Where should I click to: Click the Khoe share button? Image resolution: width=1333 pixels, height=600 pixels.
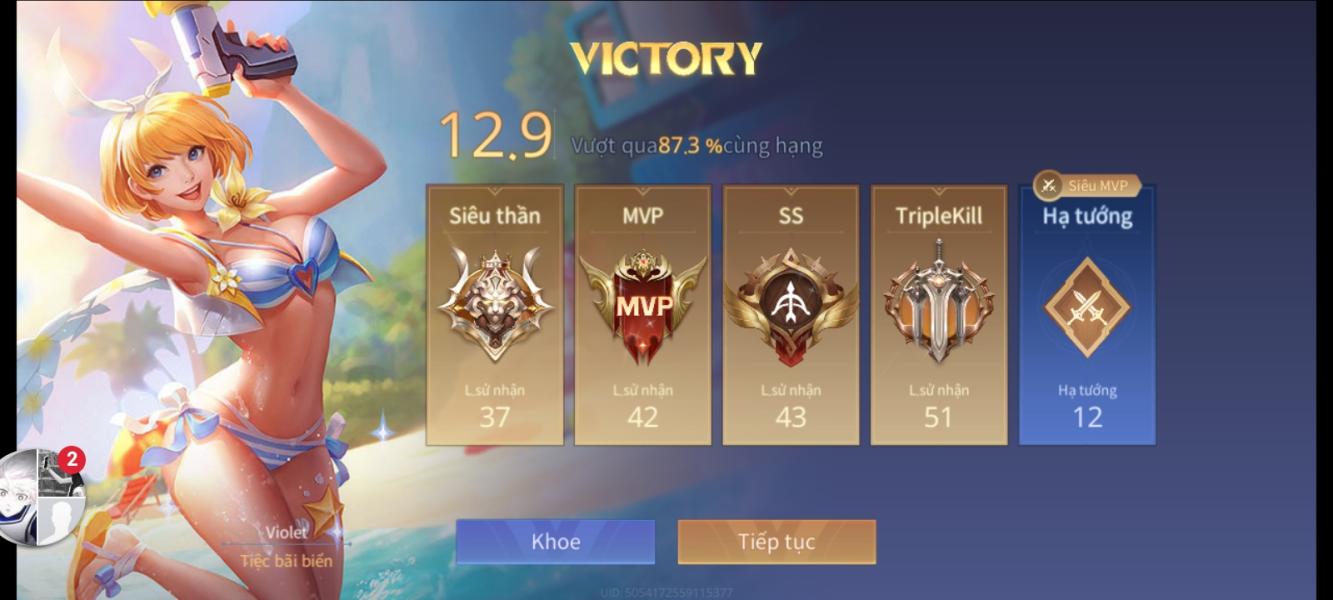click(555, 542)
